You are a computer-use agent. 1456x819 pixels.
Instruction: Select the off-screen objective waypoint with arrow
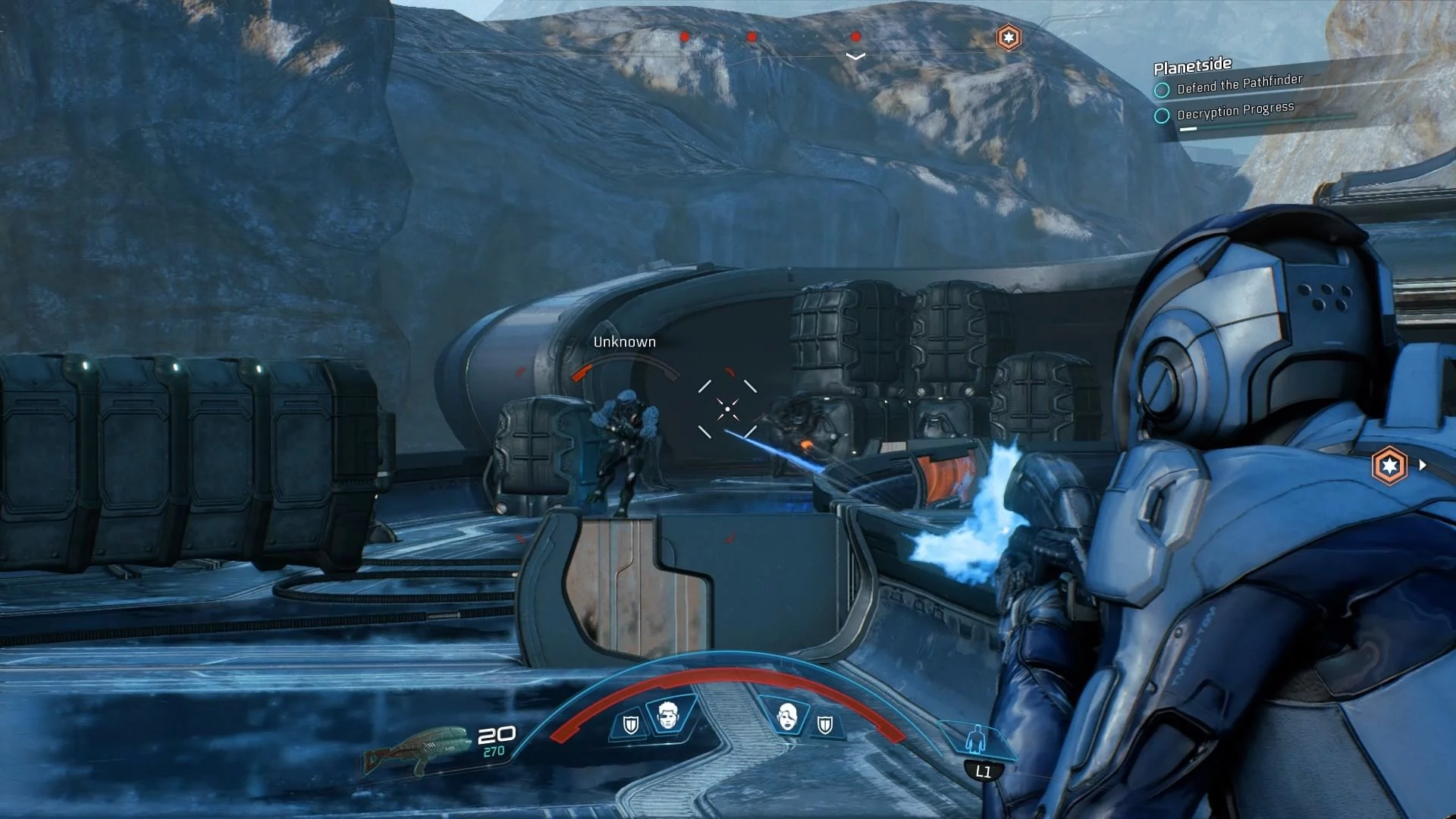(x=1390, y=466)
